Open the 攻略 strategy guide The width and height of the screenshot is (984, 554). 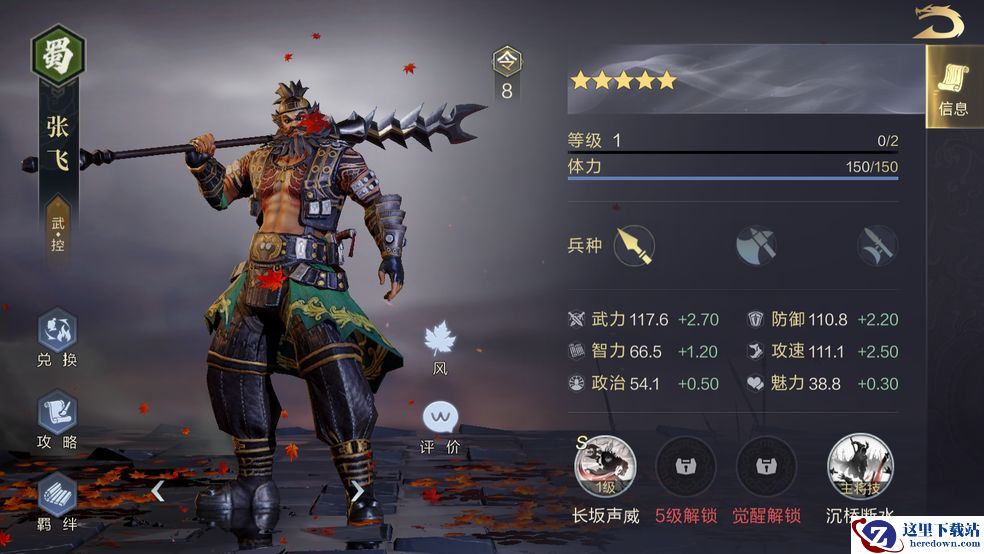[x=57, y=418]
